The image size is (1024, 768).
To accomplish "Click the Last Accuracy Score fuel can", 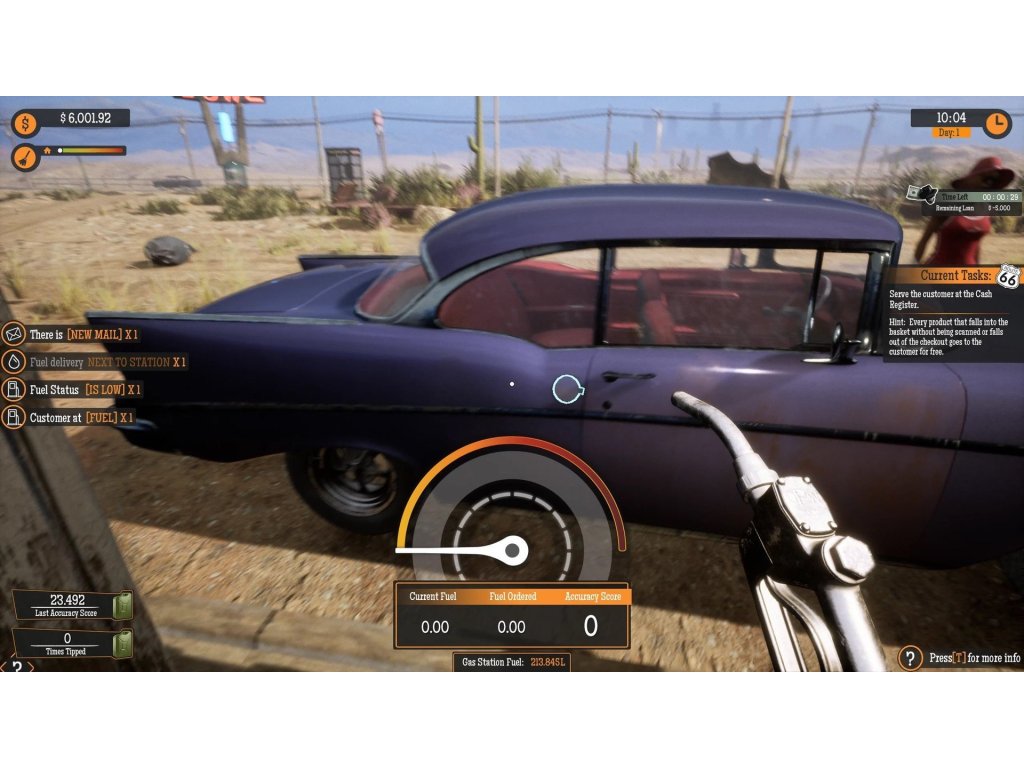I will click(122, 605).
